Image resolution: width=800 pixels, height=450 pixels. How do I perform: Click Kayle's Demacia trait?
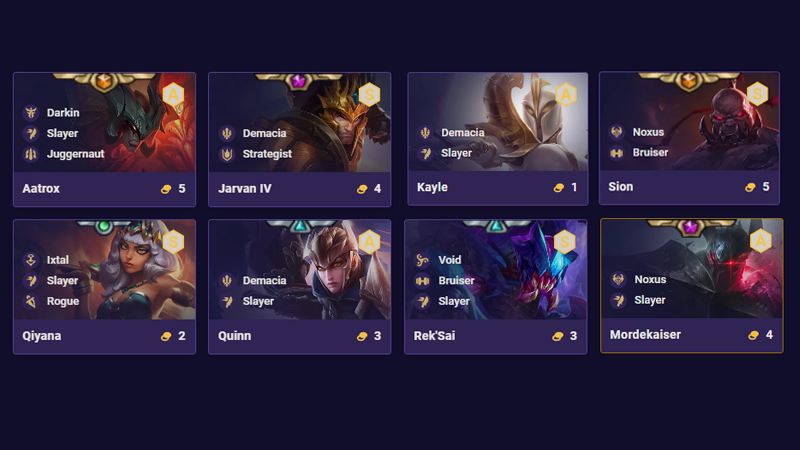[x=462, y=133]
